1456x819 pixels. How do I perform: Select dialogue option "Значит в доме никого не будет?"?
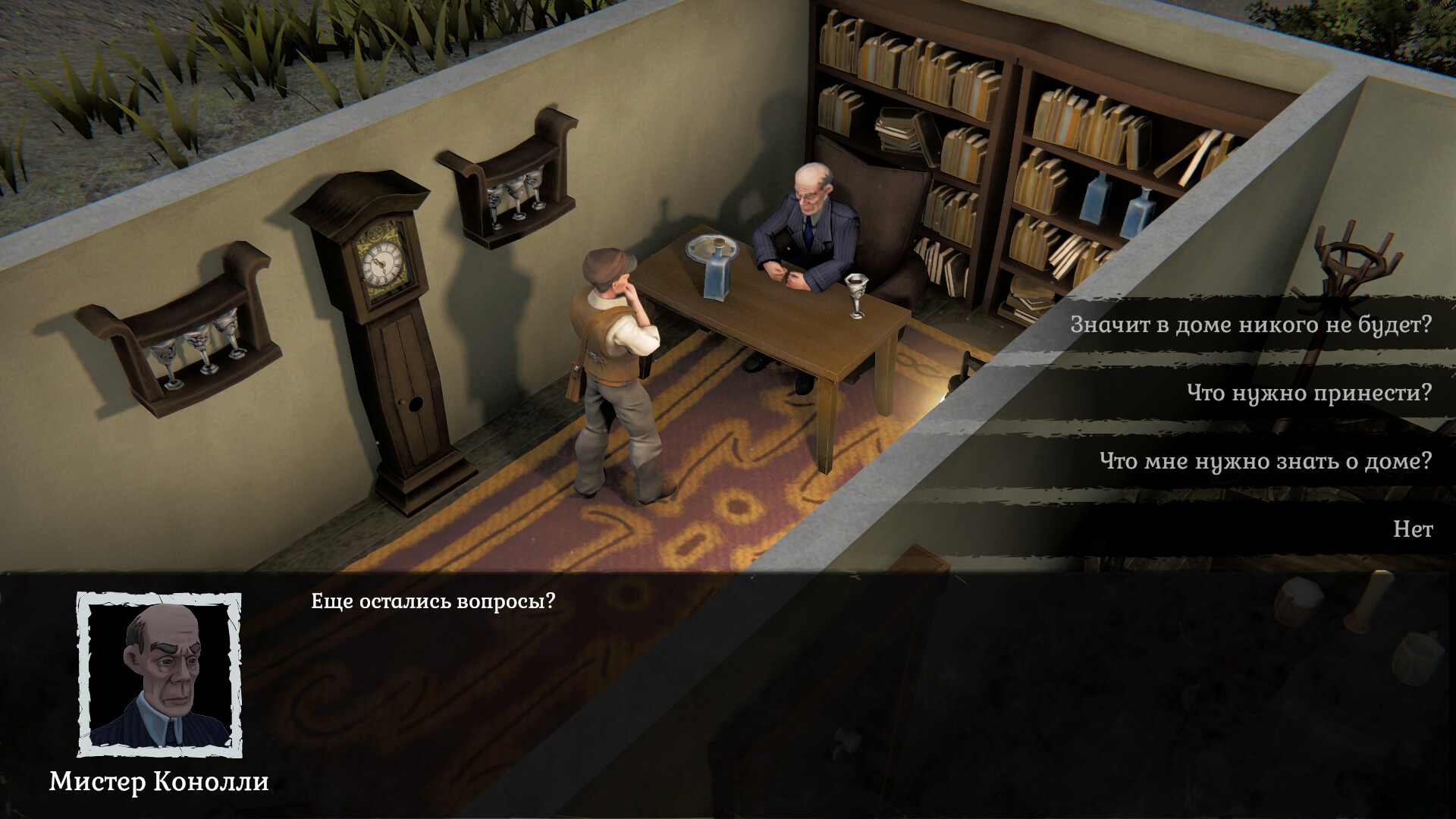(x=1251, y=325)
